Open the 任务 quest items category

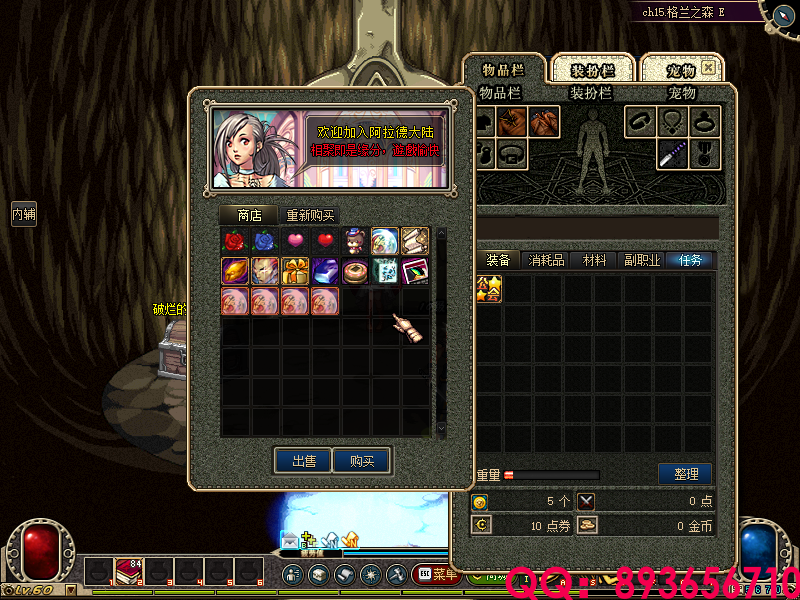(x=690, y=260)
